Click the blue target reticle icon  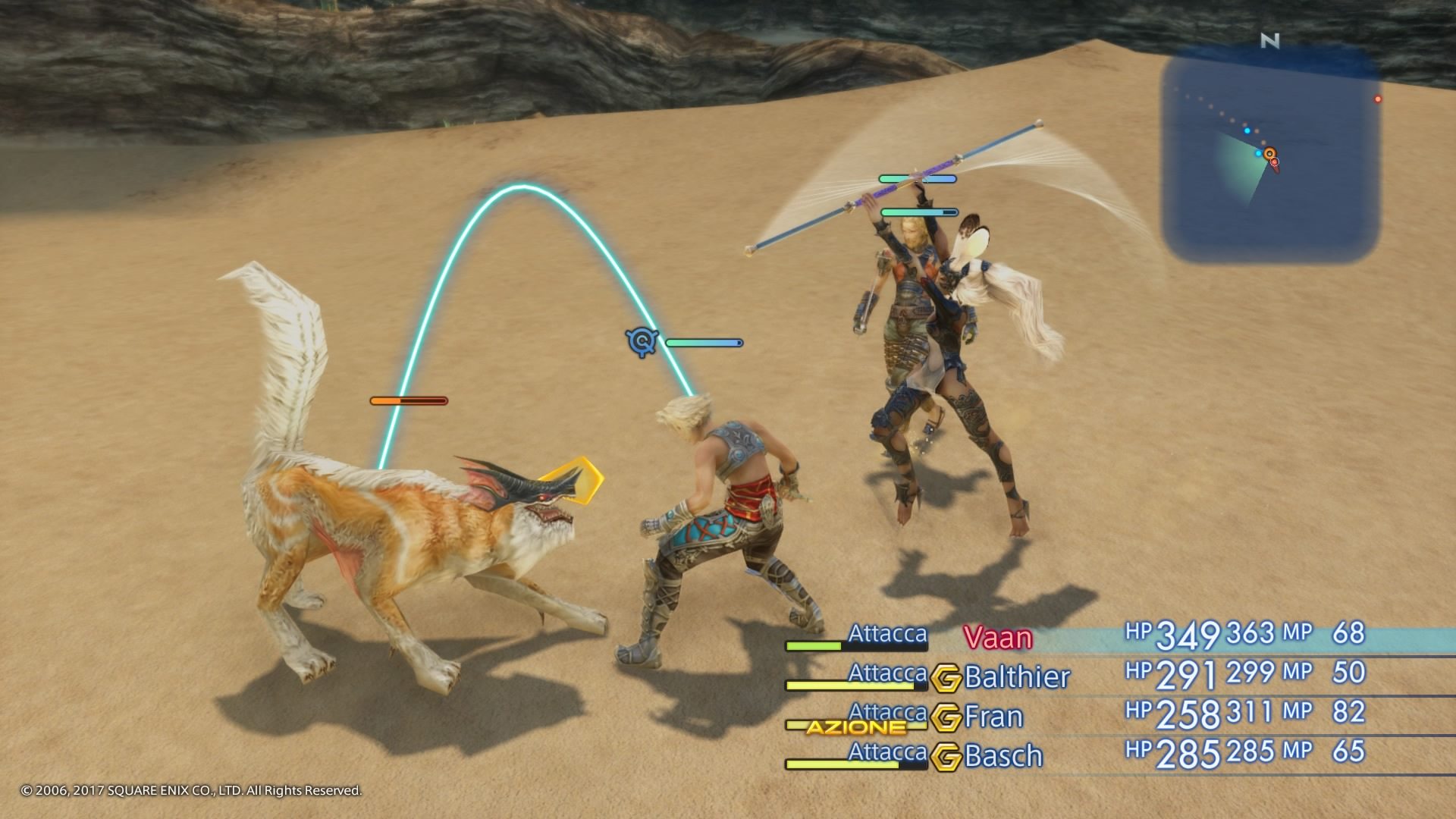point(642,342)
